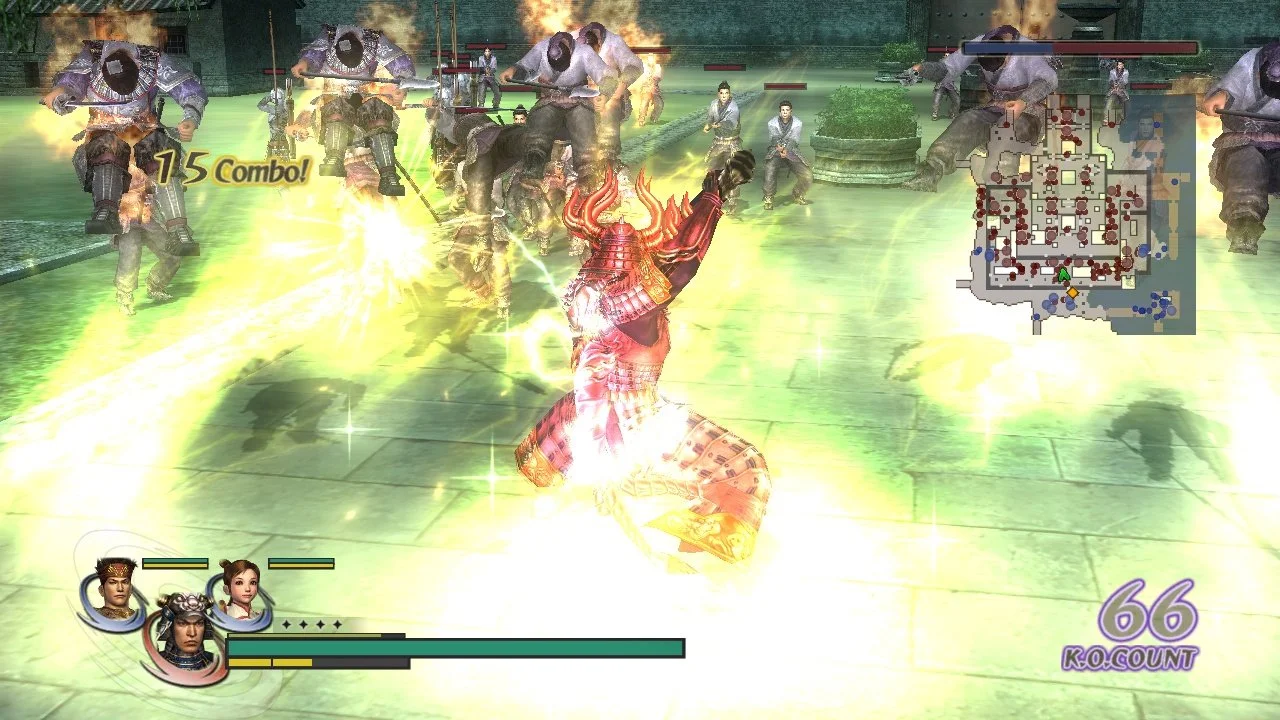
Task: Click the green player arrow on the minimap
Action: [1063, 273]
